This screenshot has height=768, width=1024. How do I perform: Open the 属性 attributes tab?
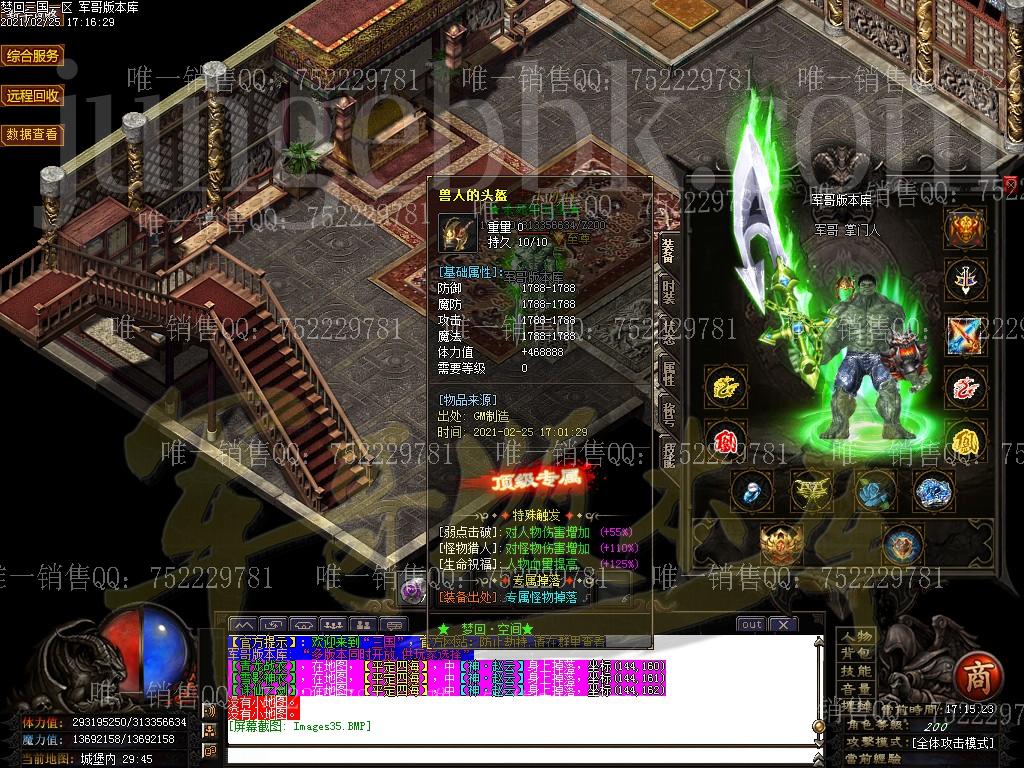[x=668, y=373]
